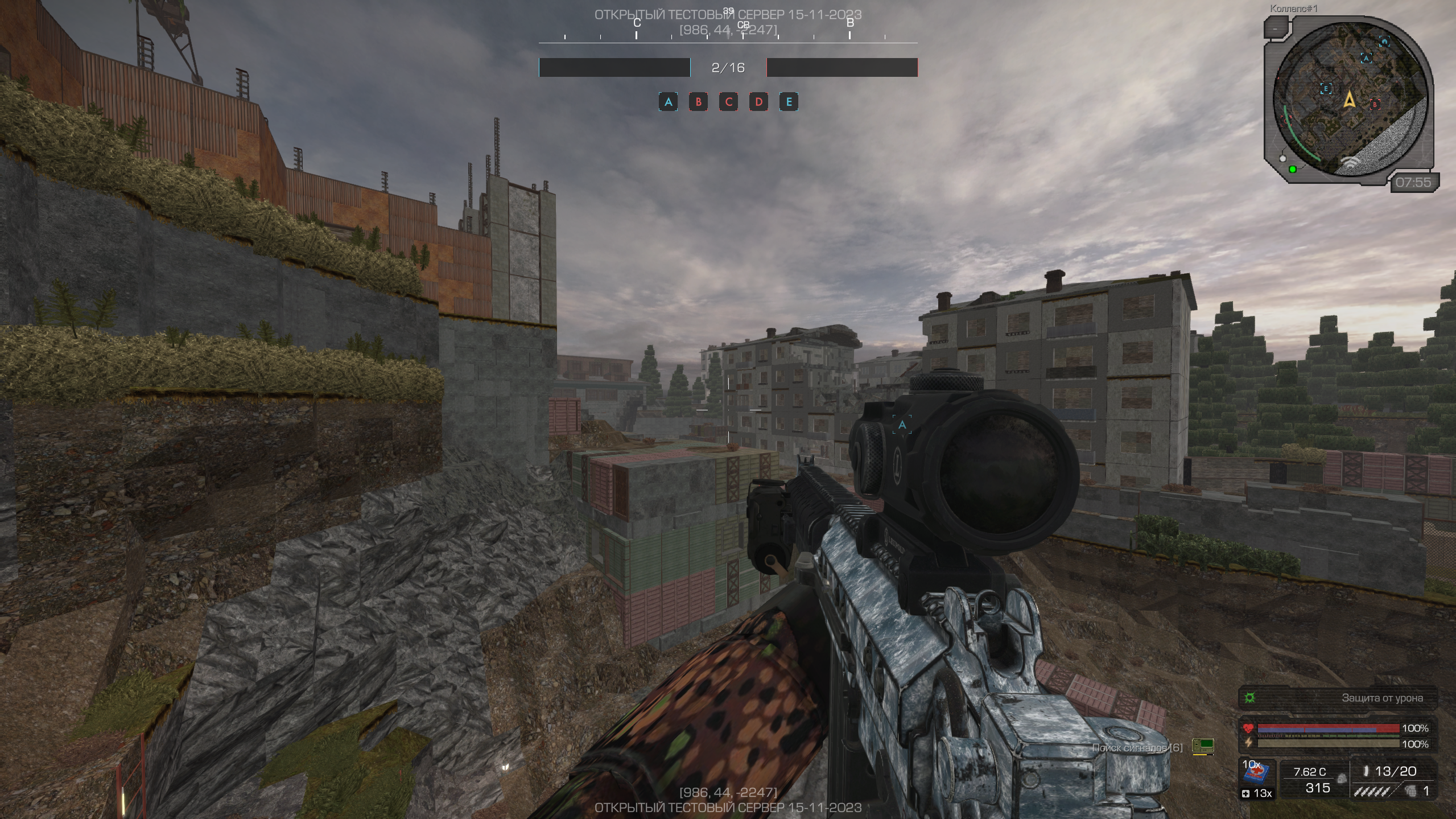Select the red B capture point indicator
Screen dimensions: 1456x819
[698, 102]
